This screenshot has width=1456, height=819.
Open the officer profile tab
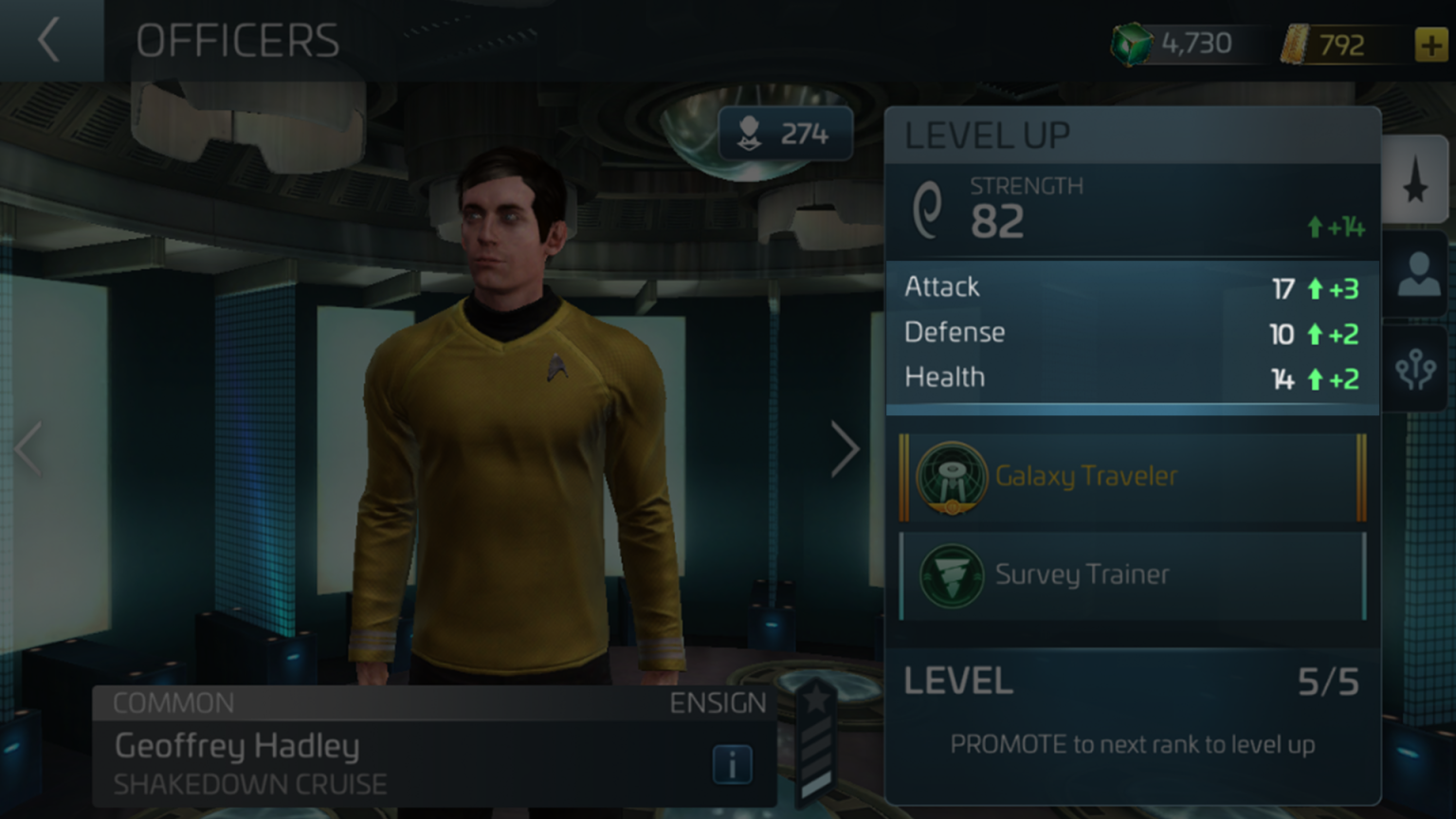1416,277
